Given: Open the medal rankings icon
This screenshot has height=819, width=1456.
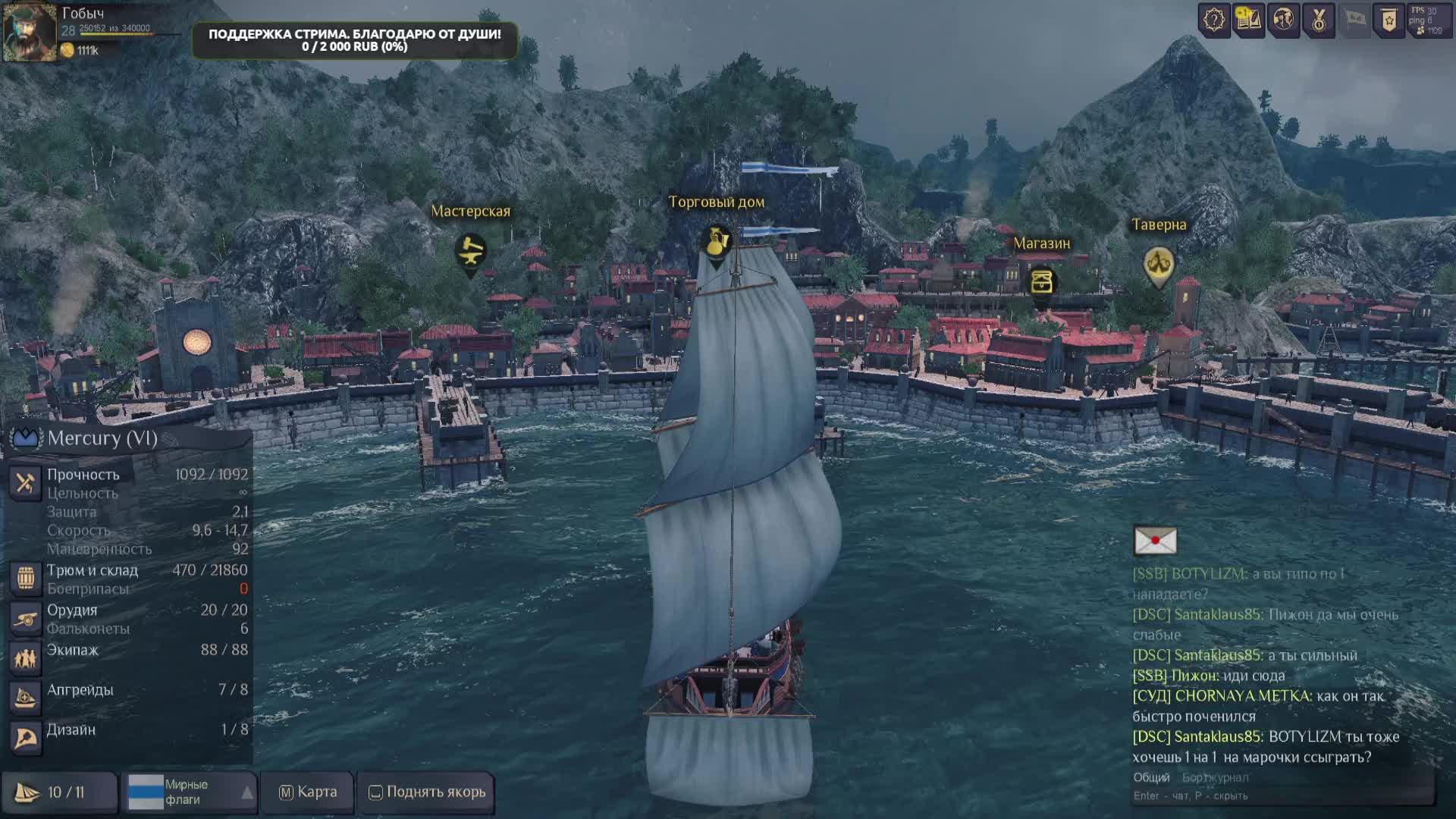Looking at the screenshot, I should [x=1319, y=20].
